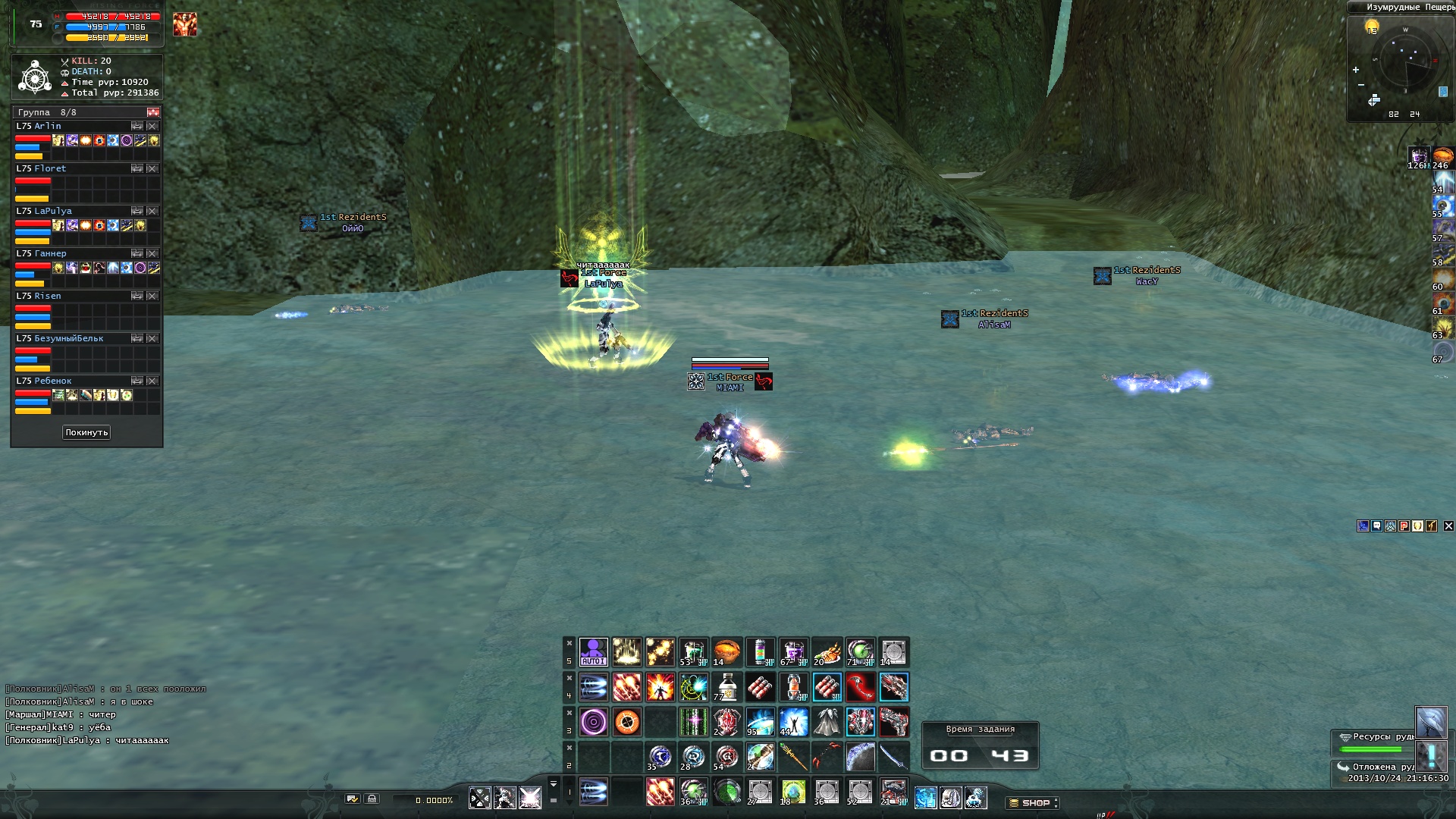Screen dimensions: 1456x819
Task: Open the blue map icon beside the minimap
Action: pos(1443,92)
